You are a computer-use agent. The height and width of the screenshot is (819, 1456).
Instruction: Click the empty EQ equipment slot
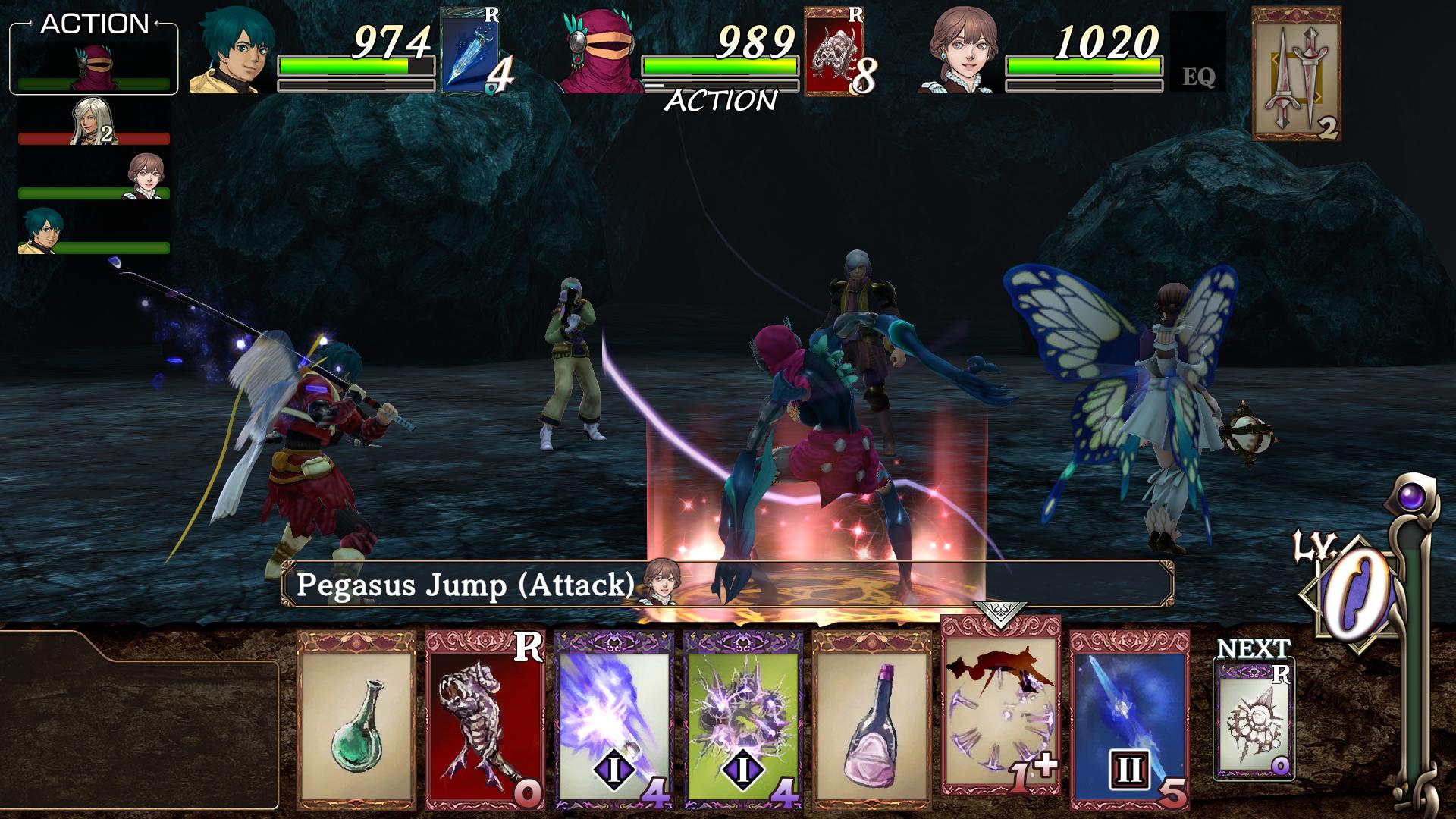pyautogui.click(x=1197, y=53)
